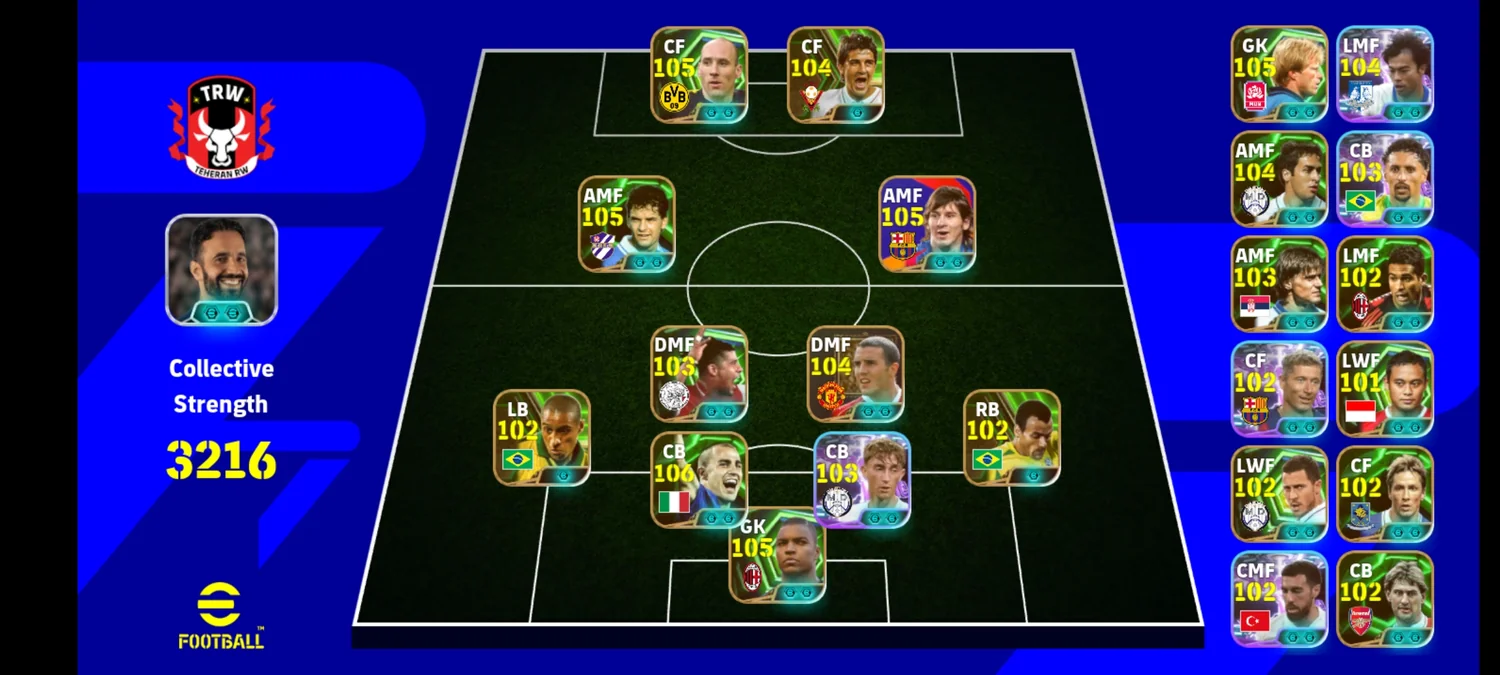Select the AMF 105 Barcelona player card
Viewport: 1500px width, 675px height.
tap(926, 224)
